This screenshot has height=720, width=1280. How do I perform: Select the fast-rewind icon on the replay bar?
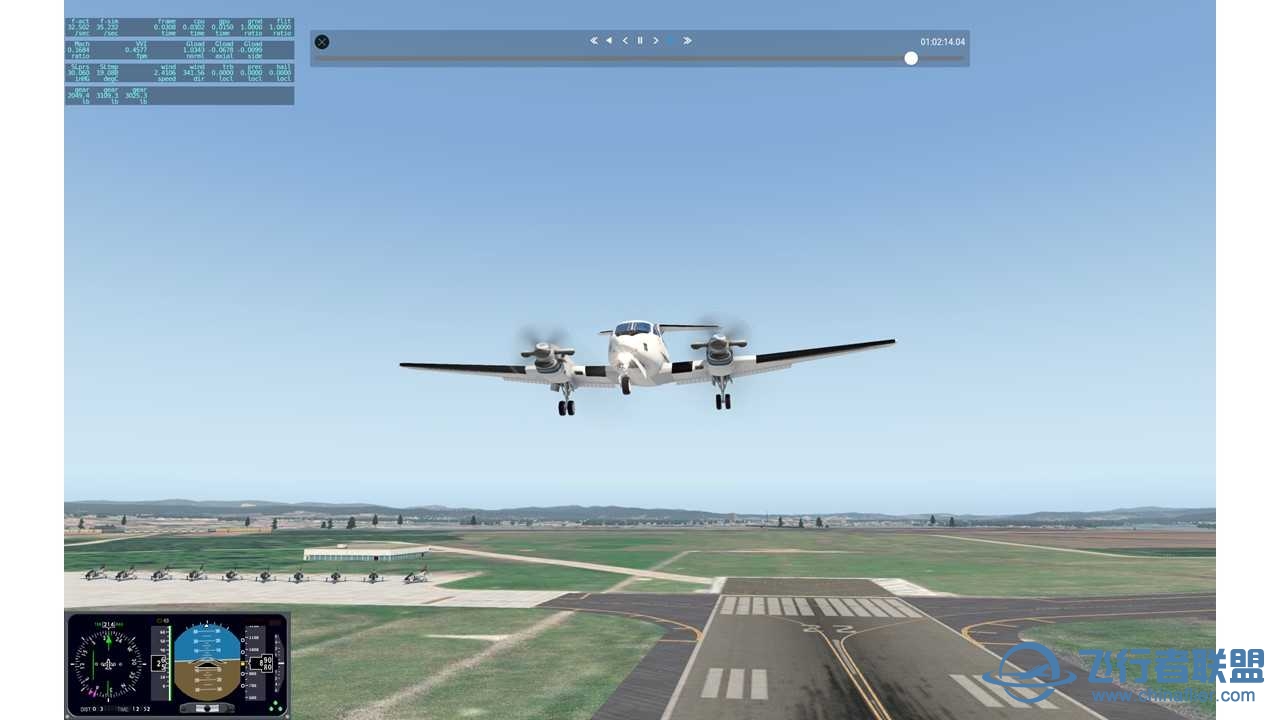[x=594, y=40]
